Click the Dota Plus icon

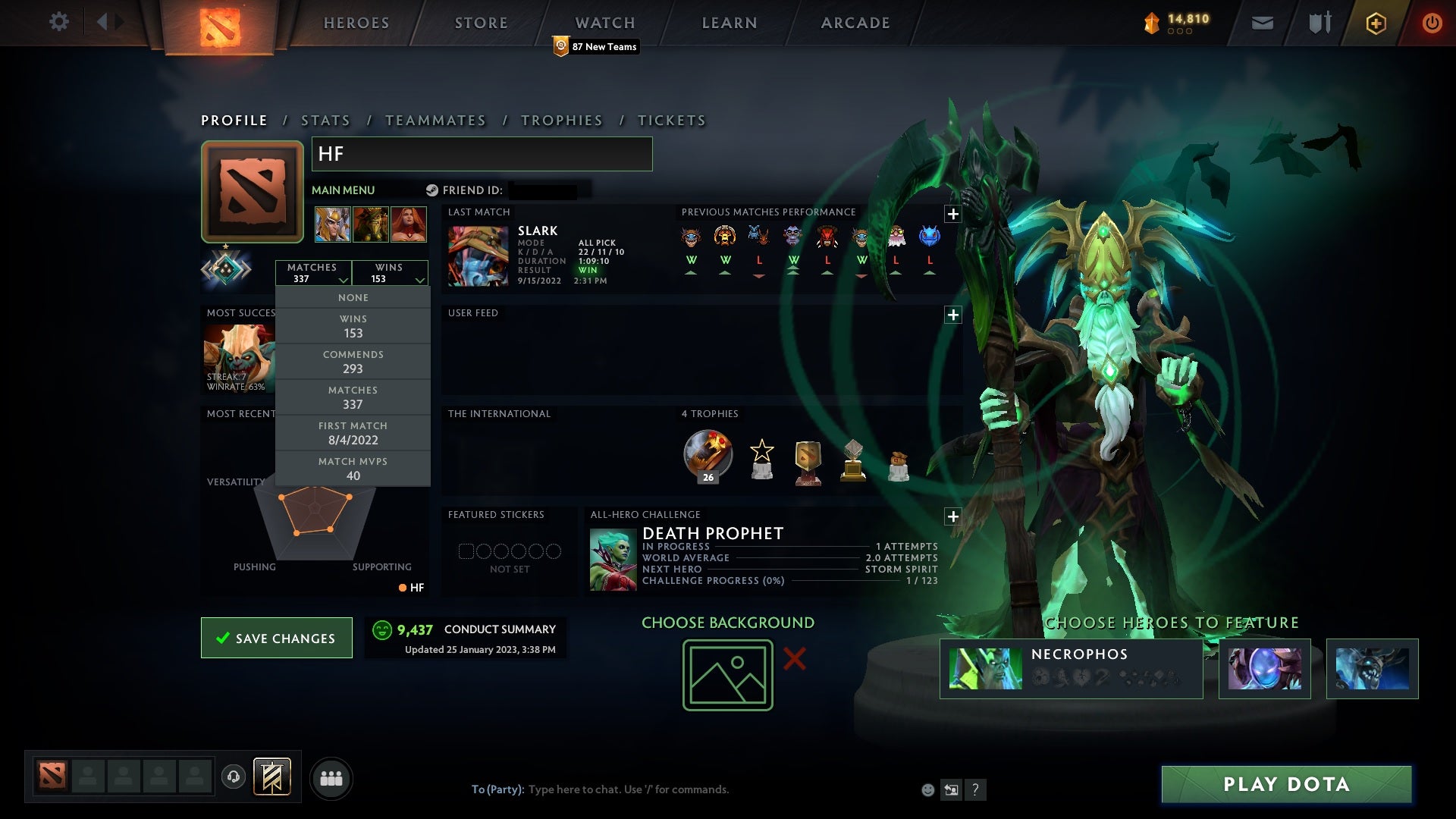(x=1376, y=23)
